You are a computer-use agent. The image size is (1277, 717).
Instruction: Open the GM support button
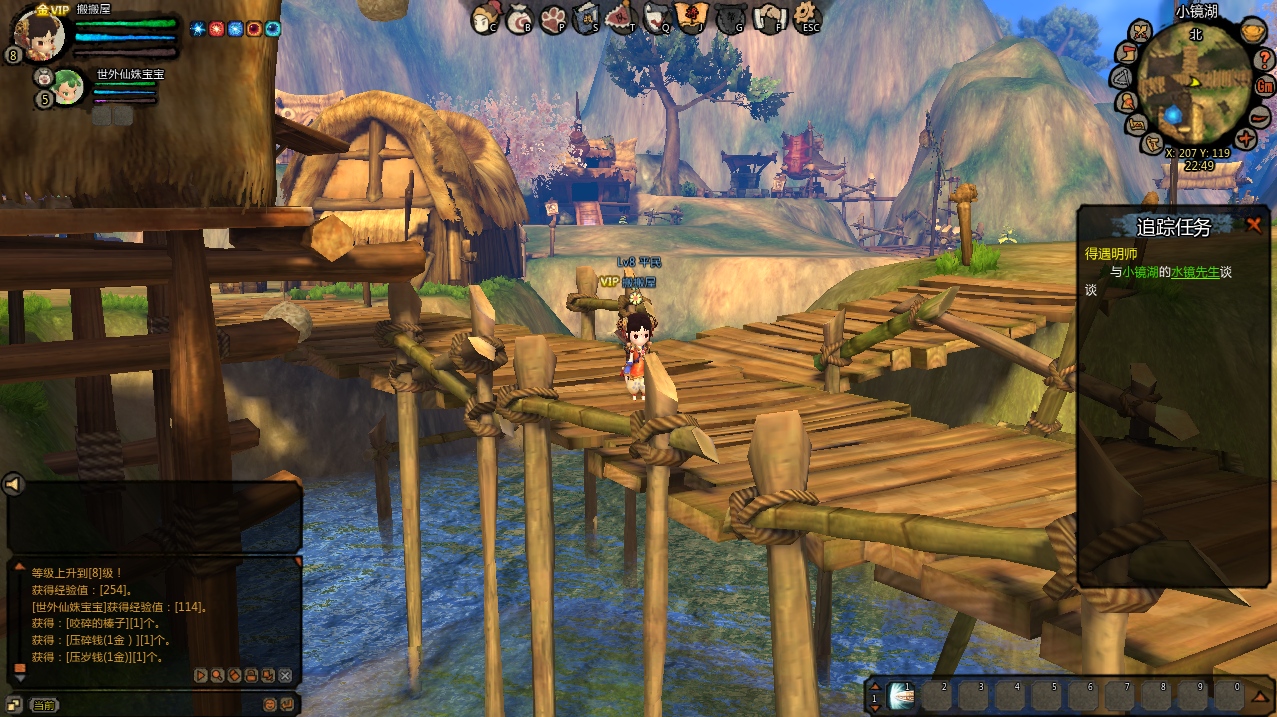coord(1264,85)
